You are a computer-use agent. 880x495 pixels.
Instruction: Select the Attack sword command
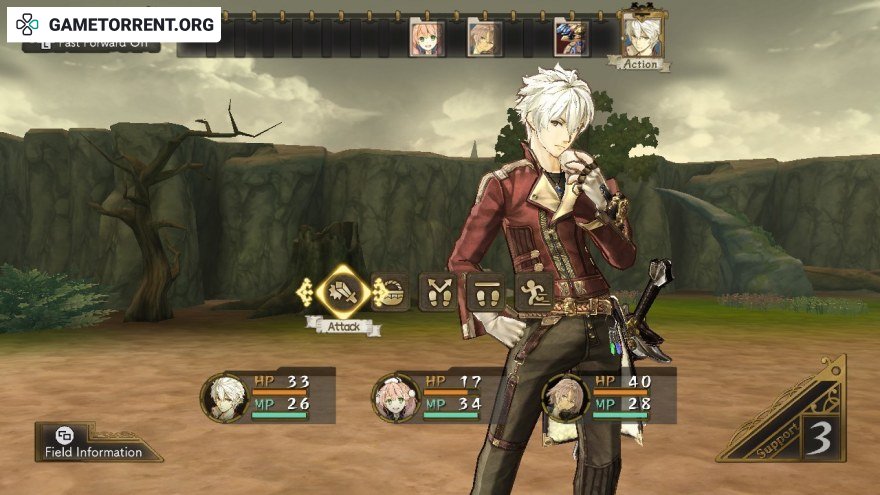[343, 291]
